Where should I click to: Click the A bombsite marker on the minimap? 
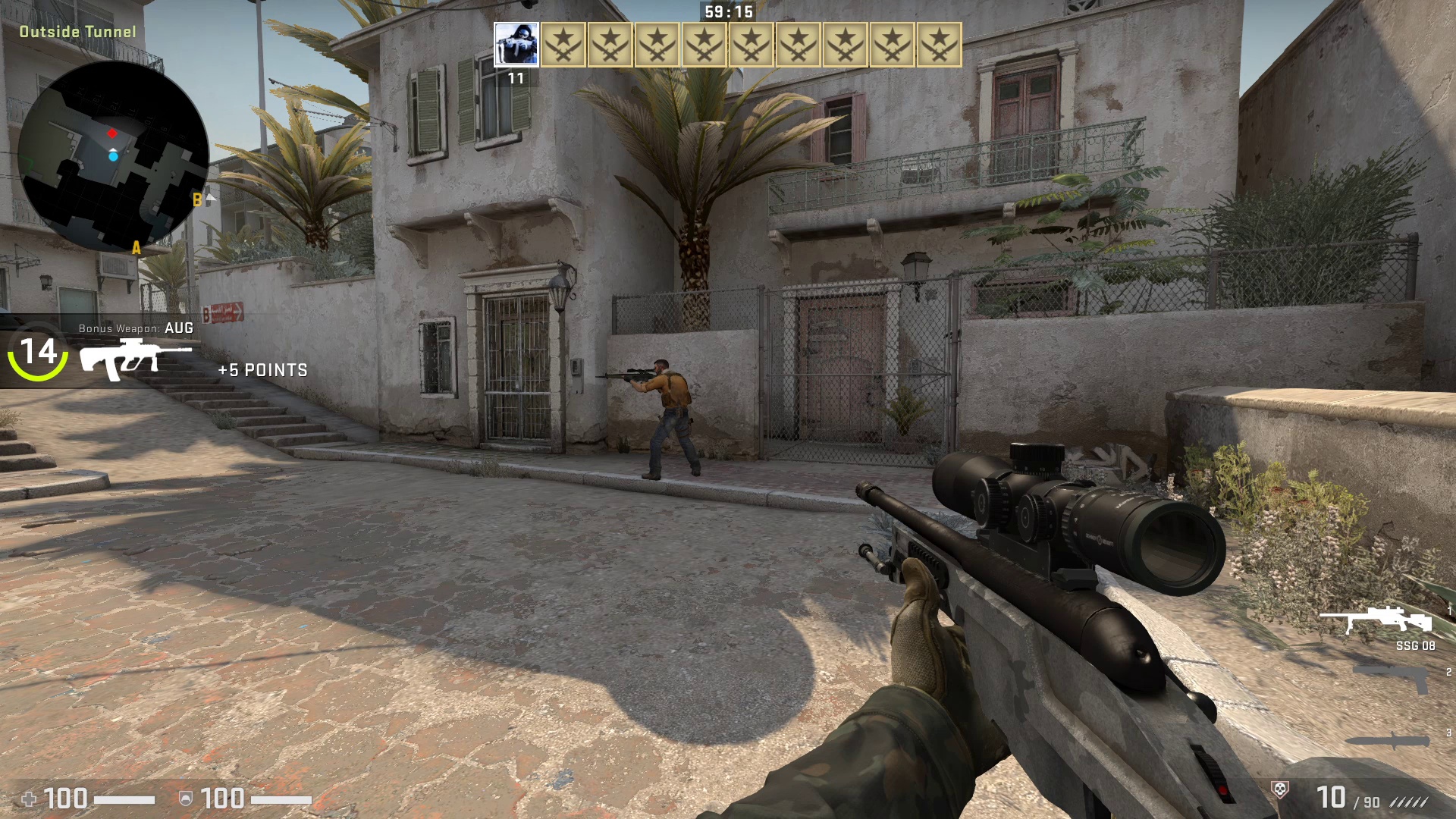click(136, 247)
